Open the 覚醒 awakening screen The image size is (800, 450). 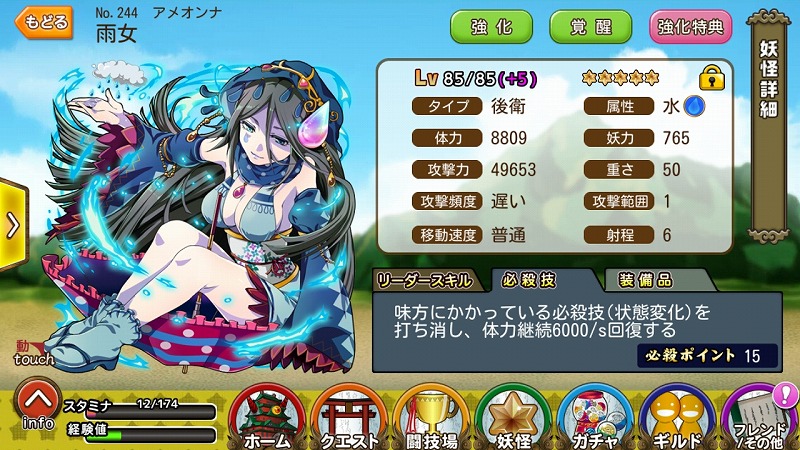[x=591, y=27]
